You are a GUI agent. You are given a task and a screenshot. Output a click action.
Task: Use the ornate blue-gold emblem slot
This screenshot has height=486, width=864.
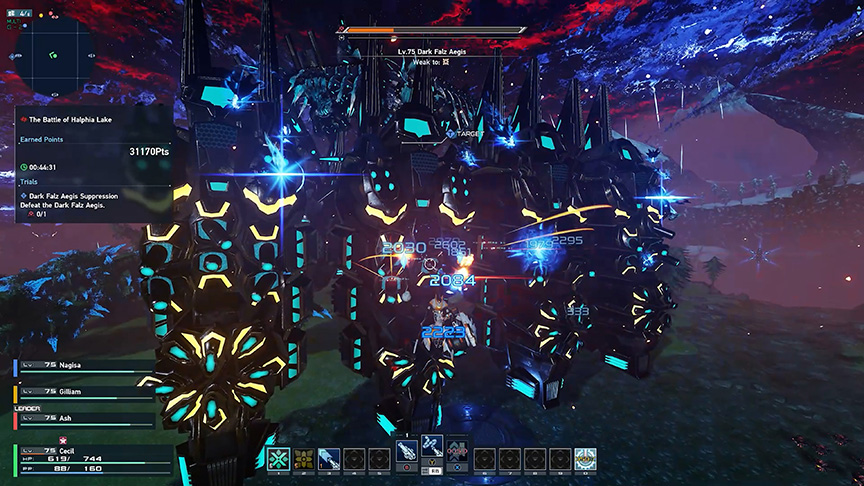coord(585,459)
